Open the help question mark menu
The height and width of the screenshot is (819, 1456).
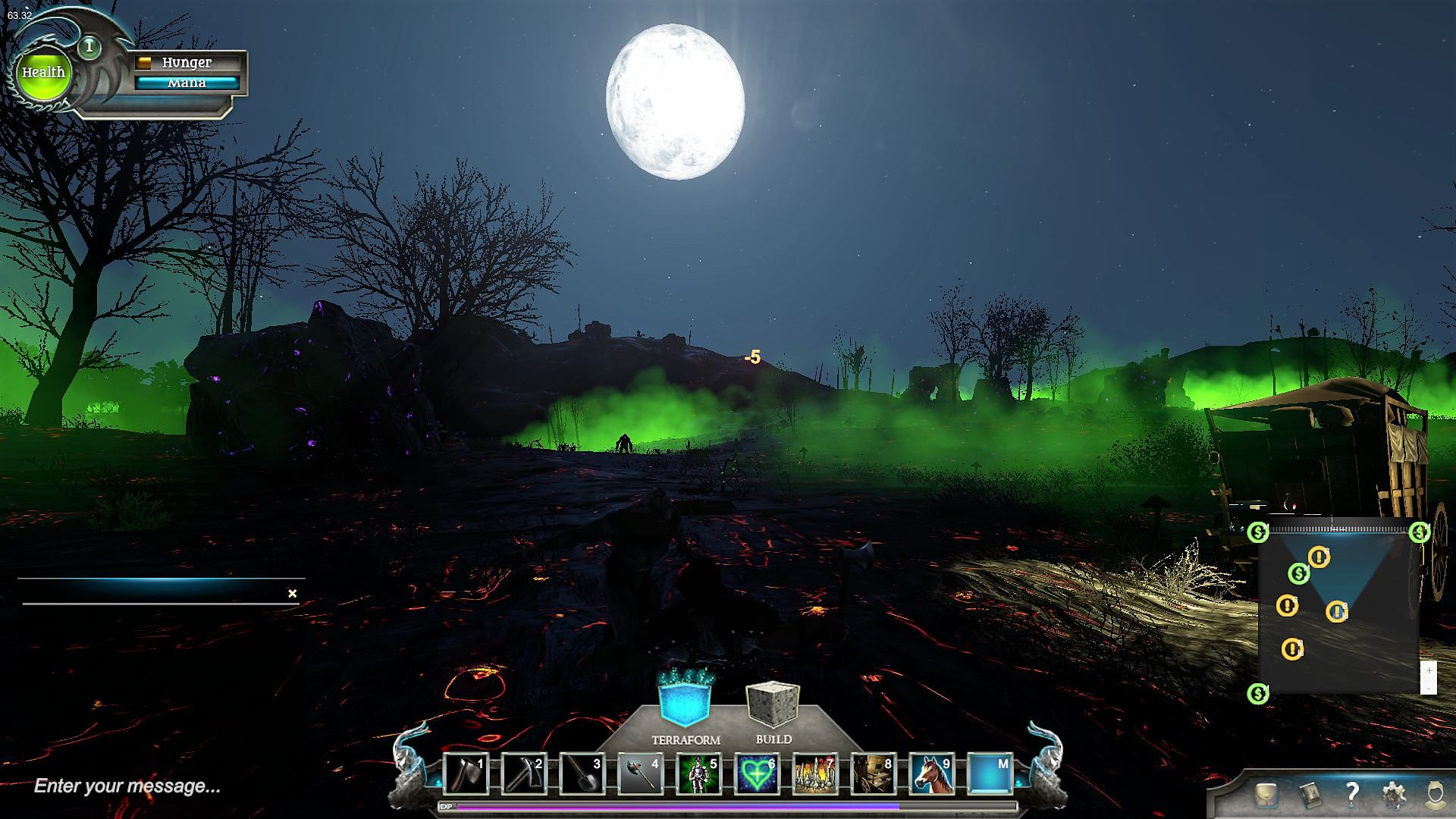pyautogui.click(x=1351, y=794)
